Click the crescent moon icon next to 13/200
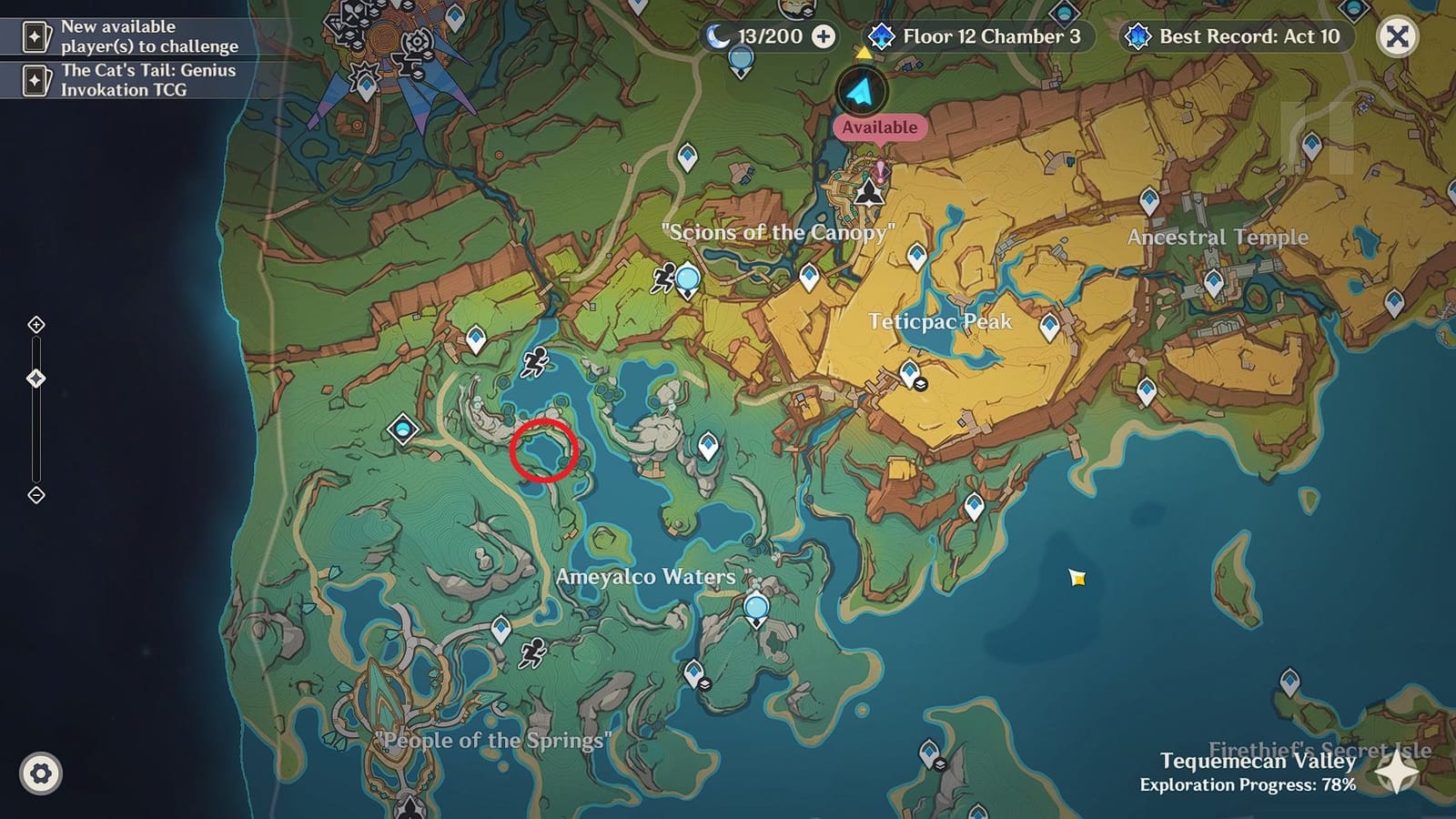 coord(718,37)
